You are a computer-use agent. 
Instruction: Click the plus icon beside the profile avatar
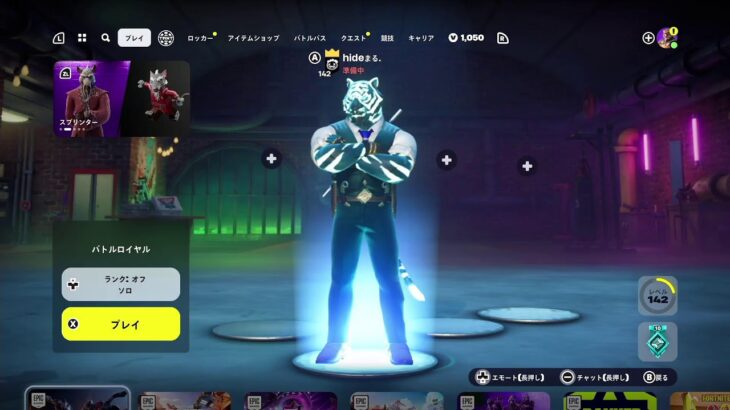click(648, 38)
